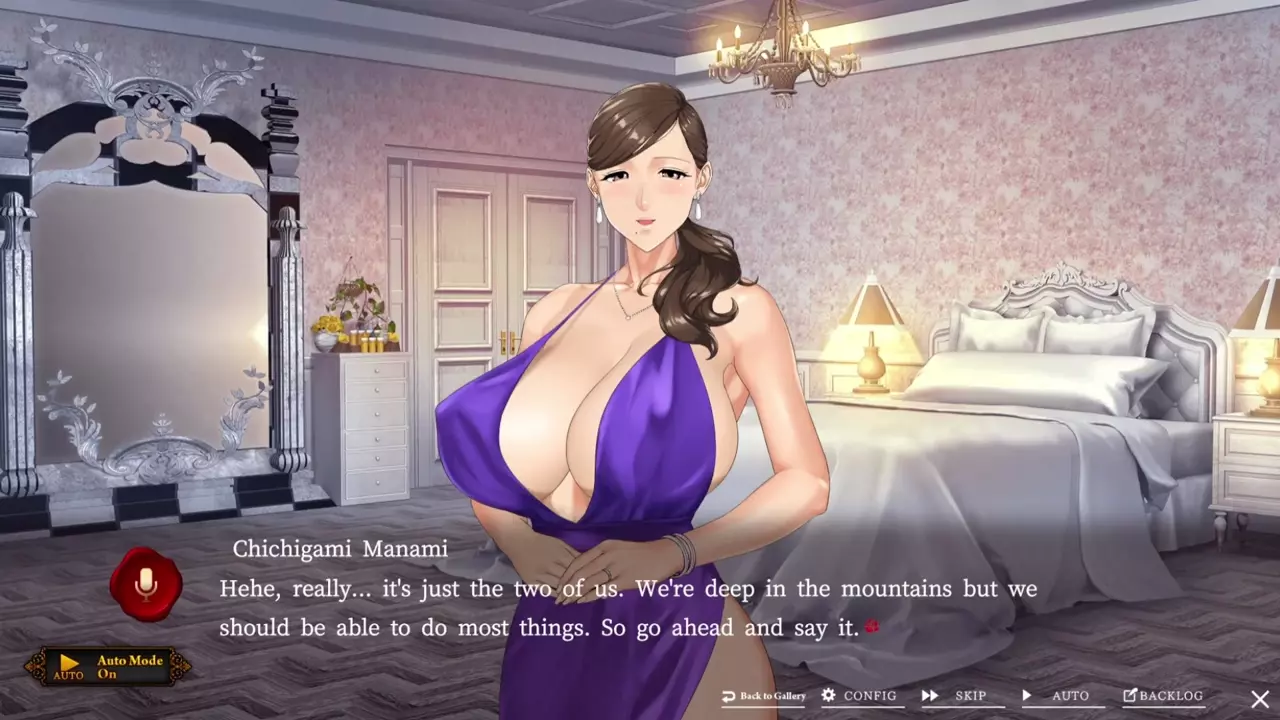This screenshot has height=720, width=1280.
Task: Toggle the Auto Mode On indicator
Action: (x=108, y=666)
